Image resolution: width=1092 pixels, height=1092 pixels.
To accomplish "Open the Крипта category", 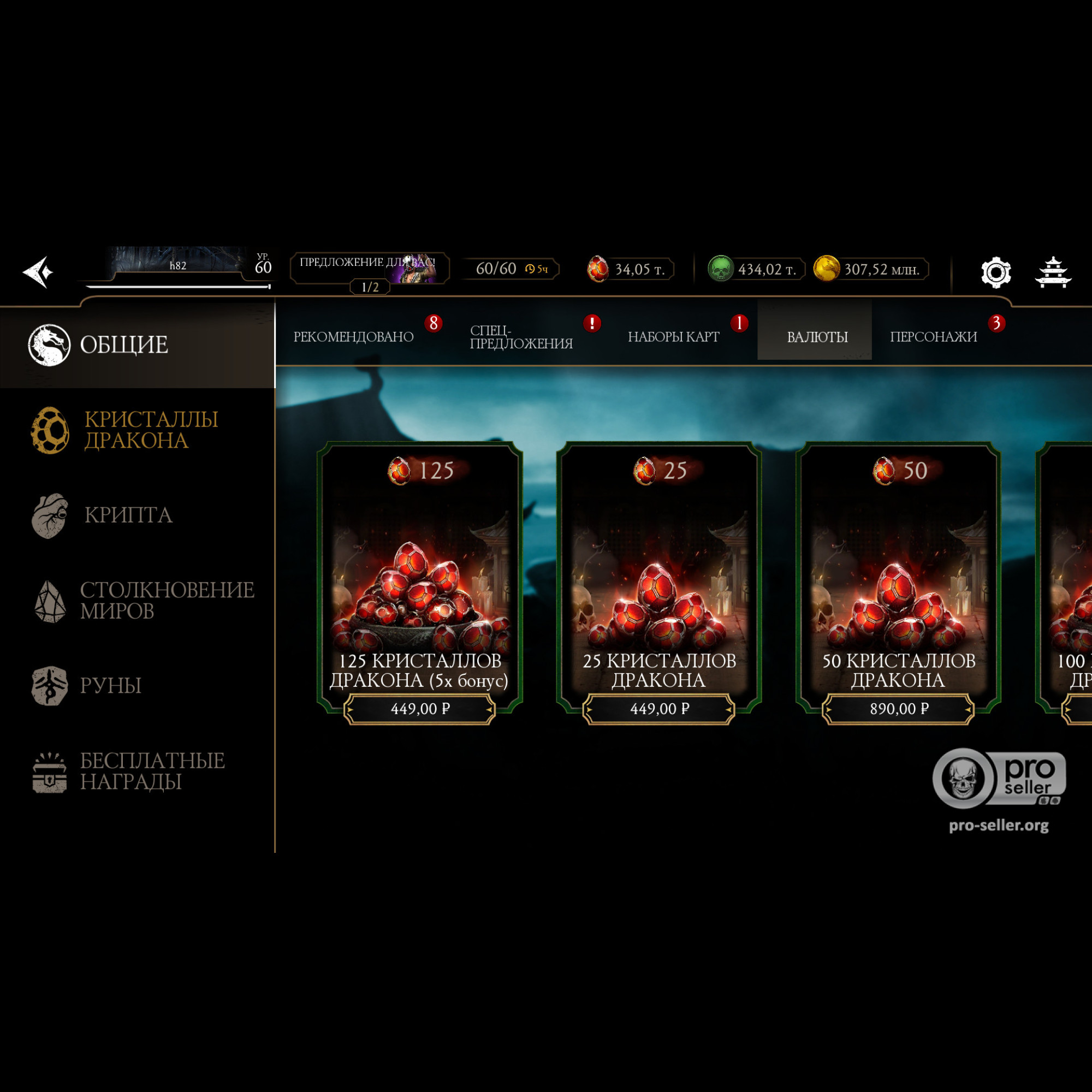I will click(x=127, y=515).
